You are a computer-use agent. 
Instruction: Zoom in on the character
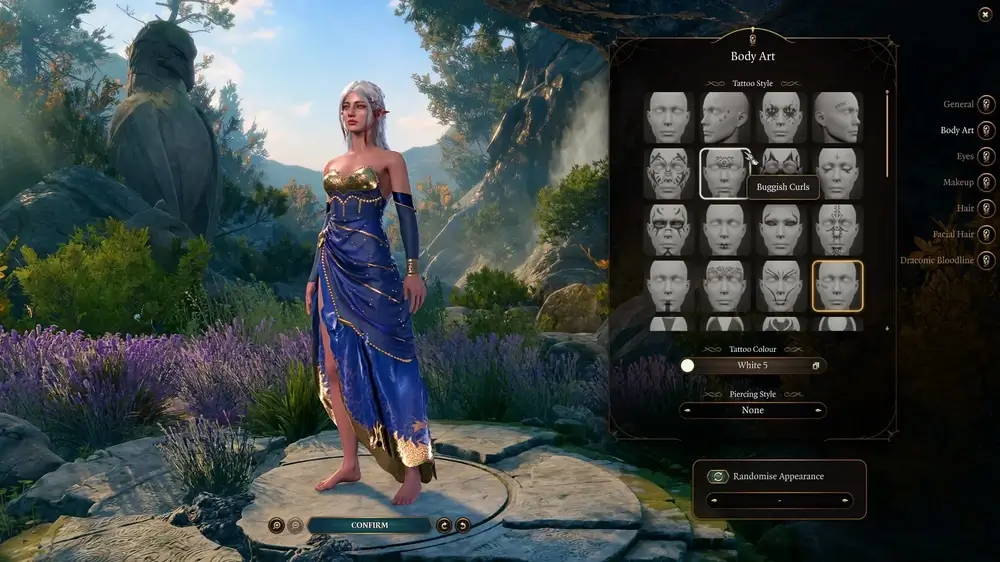276,525
